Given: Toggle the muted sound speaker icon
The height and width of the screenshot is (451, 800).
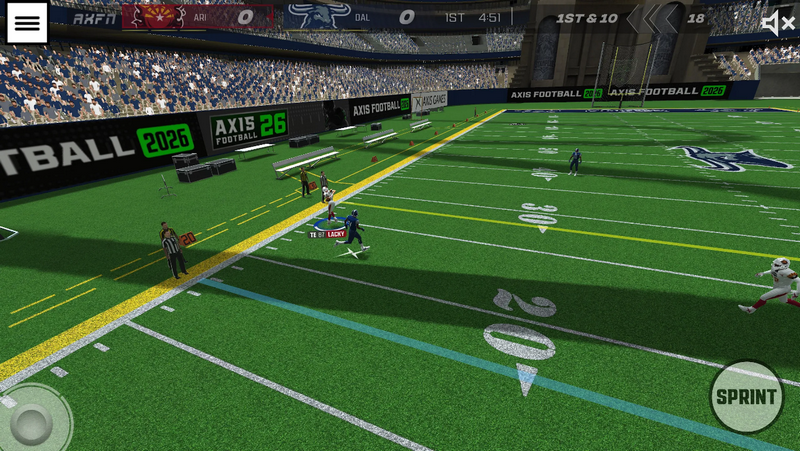Looking at the screenshot, I should (x=777, y=23).
